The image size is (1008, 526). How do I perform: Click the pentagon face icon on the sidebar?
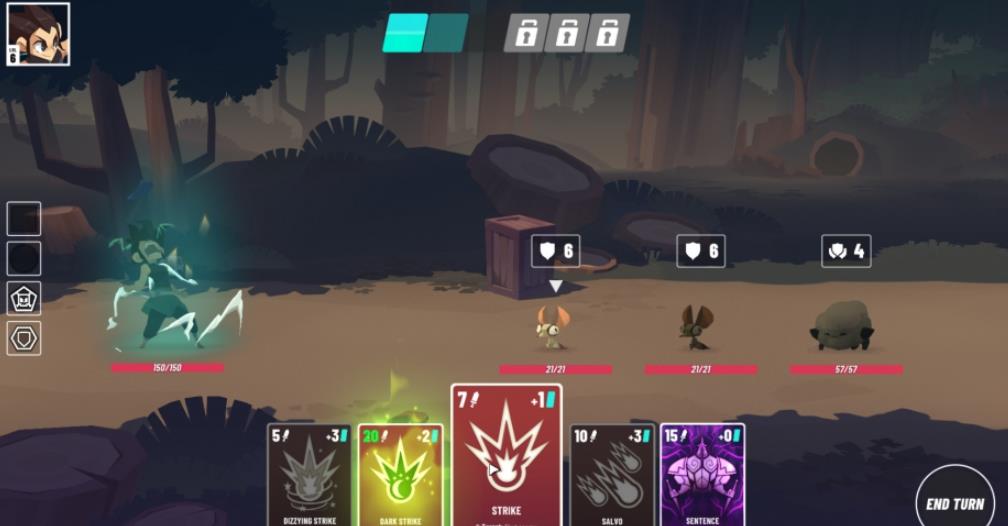(24, 298)
